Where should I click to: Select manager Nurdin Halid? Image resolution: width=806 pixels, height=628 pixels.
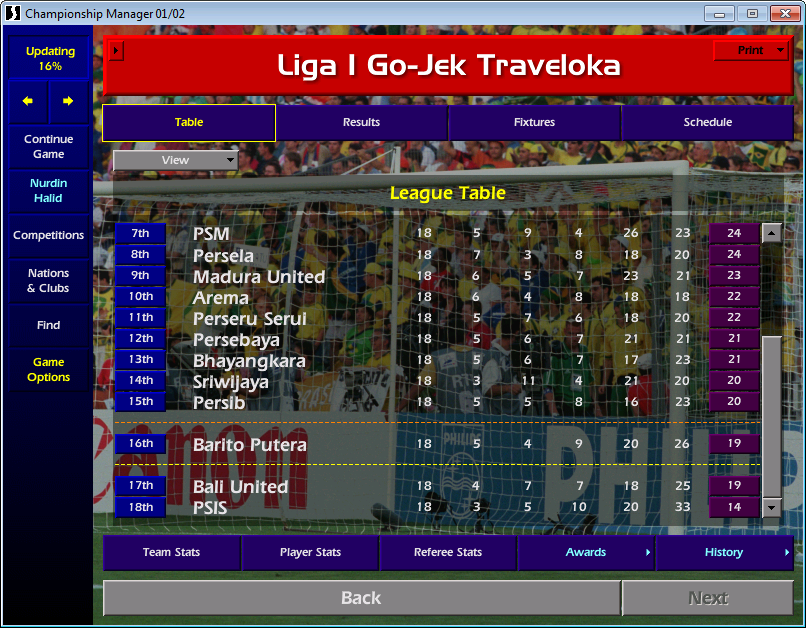pos(49,190)
